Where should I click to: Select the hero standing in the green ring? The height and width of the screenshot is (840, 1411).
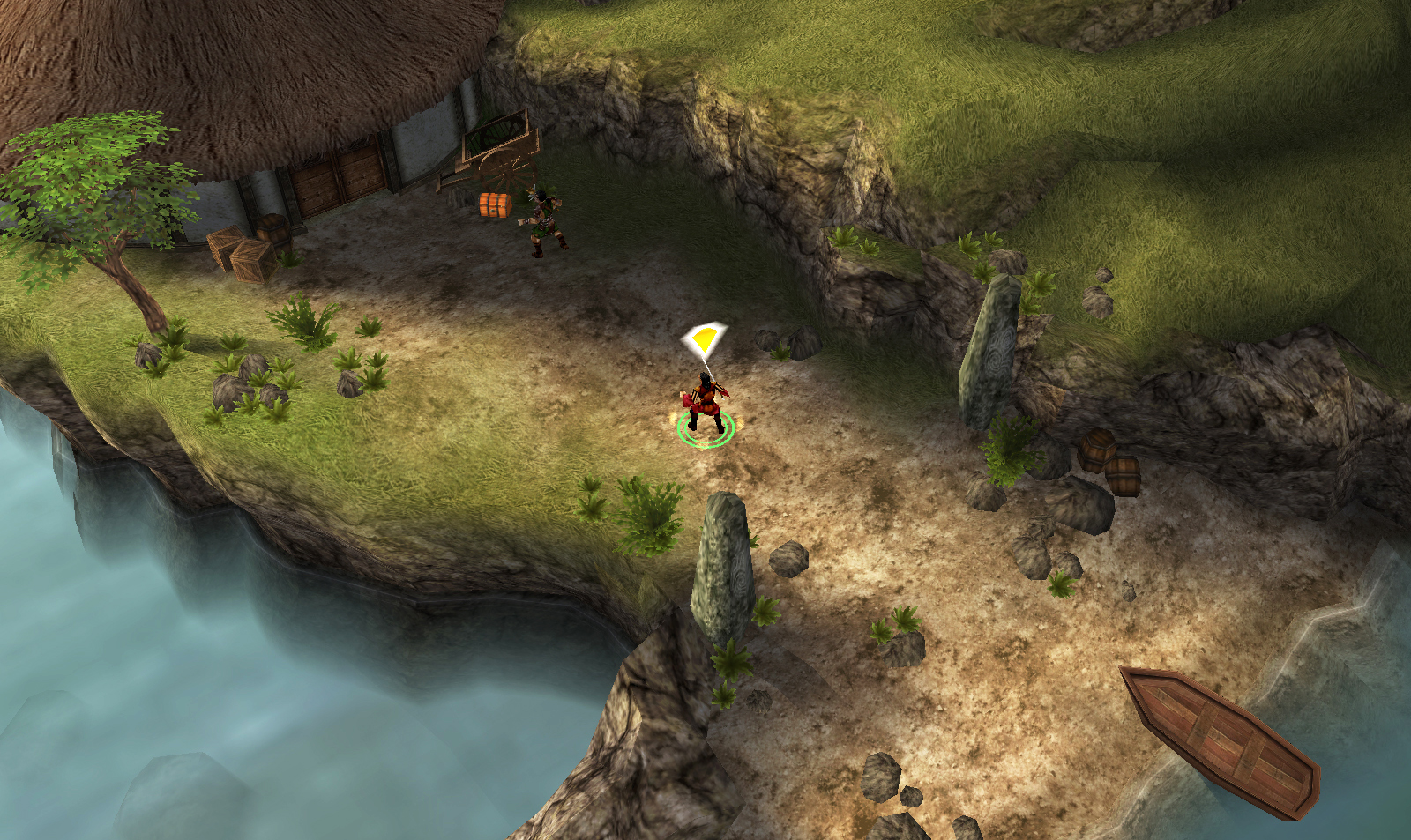pyautogui.click(x=705, y=405)
